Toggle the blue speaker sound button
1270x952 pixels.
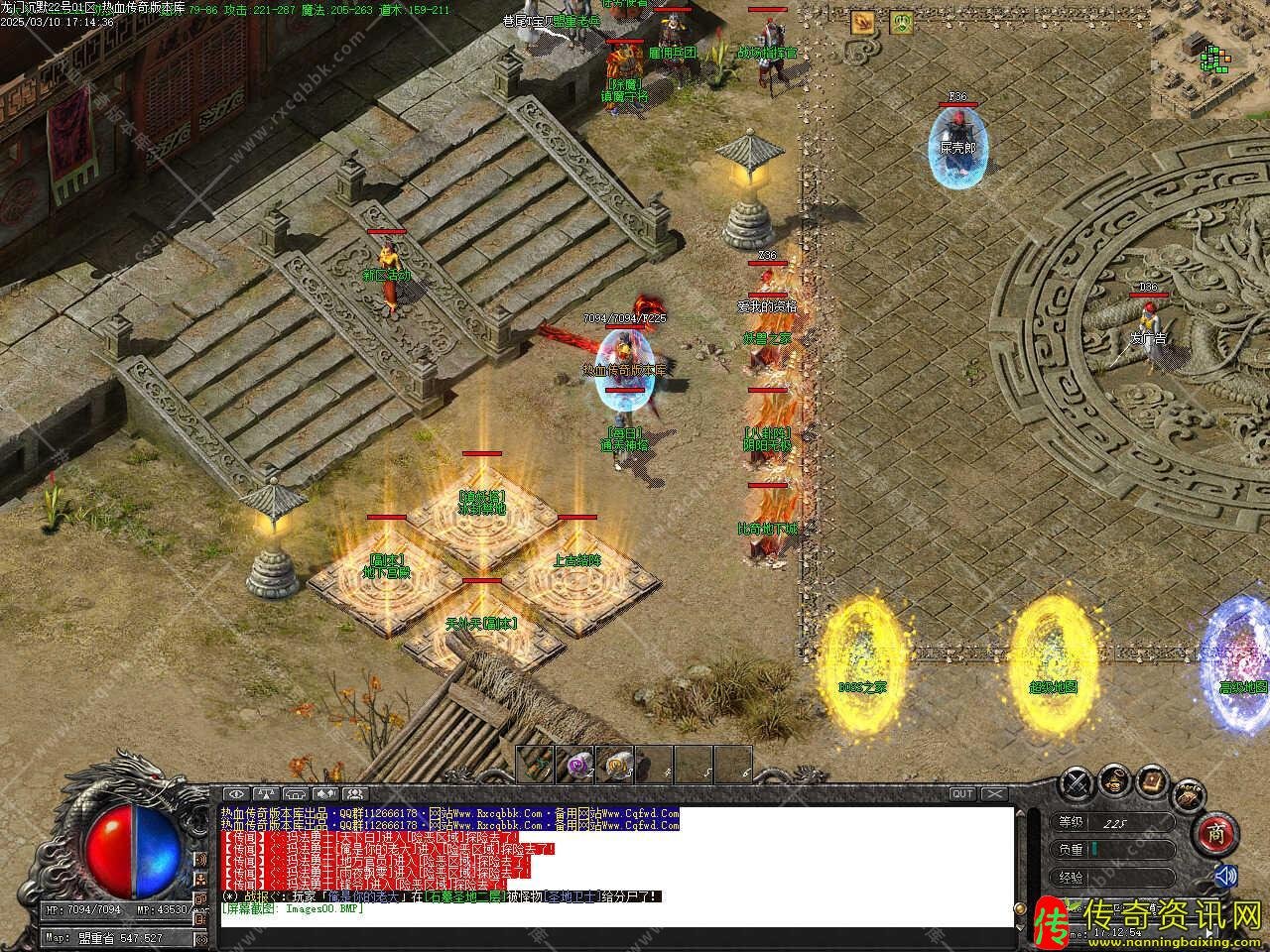[1226, 876]
